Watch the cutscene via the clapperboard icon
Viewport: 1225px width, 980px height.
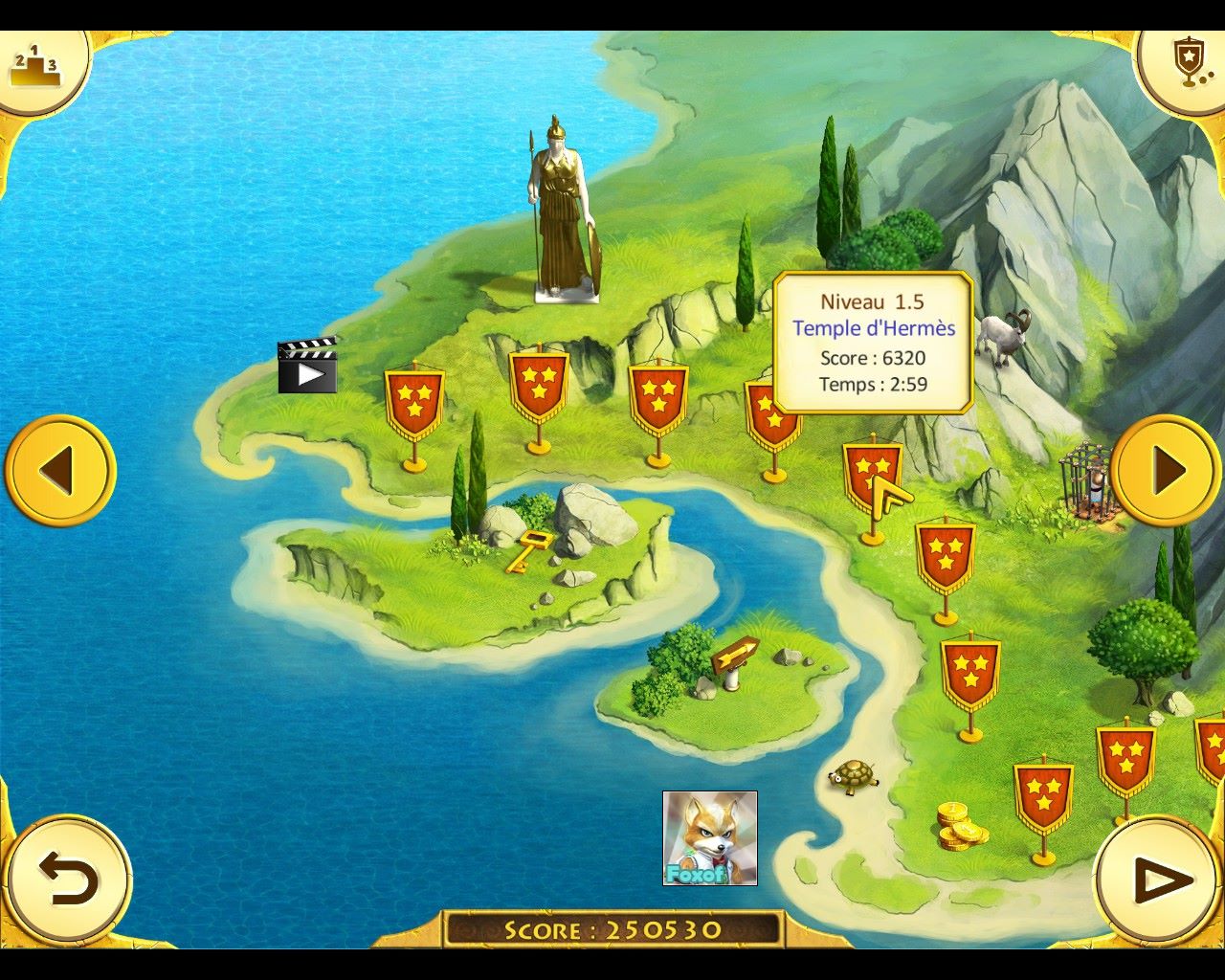(307, 366)
